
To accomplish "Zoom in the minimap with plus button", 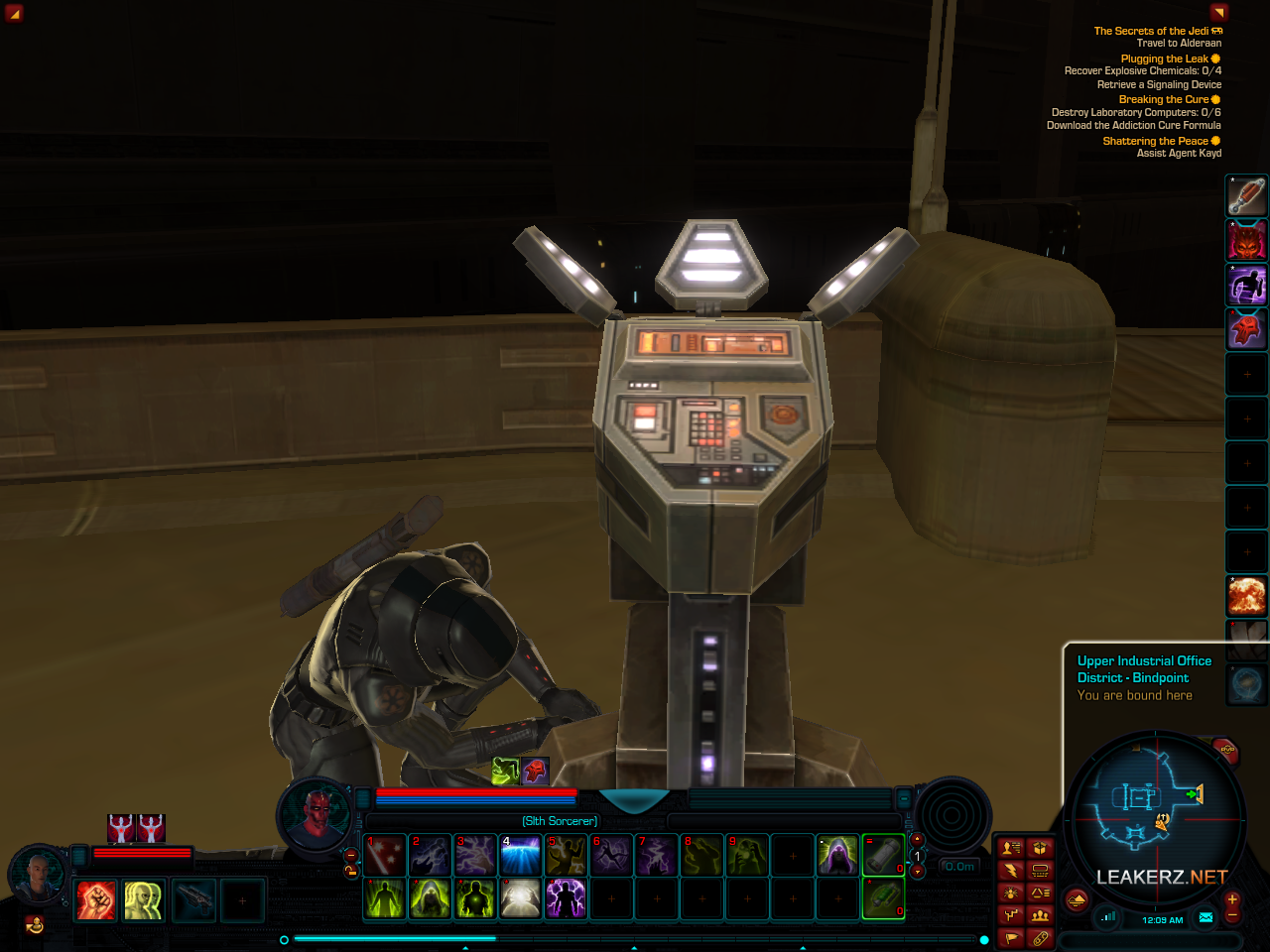I will [x=1232, y=898].
